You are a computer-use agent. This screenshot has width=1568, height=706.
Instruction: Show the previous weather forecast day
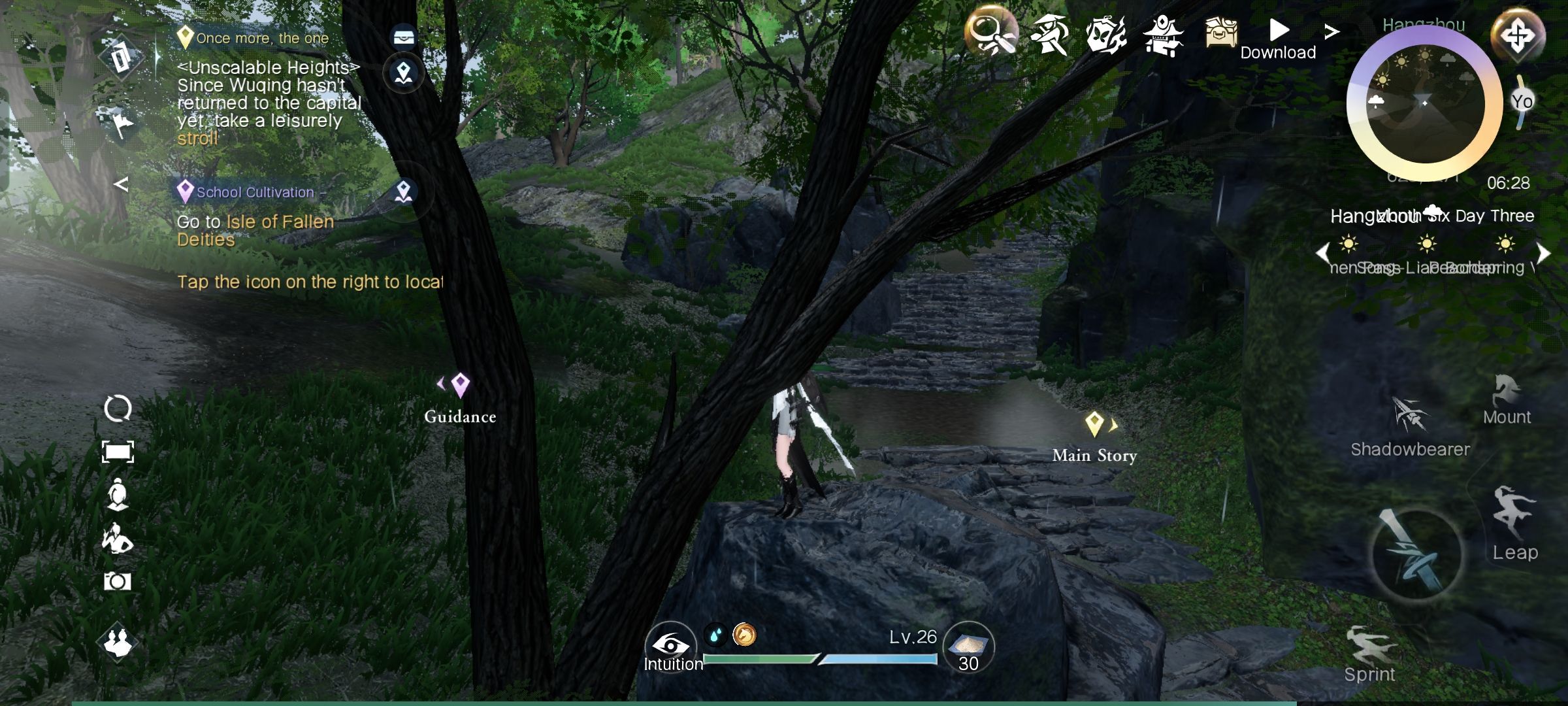click(x=1323, y=253)
